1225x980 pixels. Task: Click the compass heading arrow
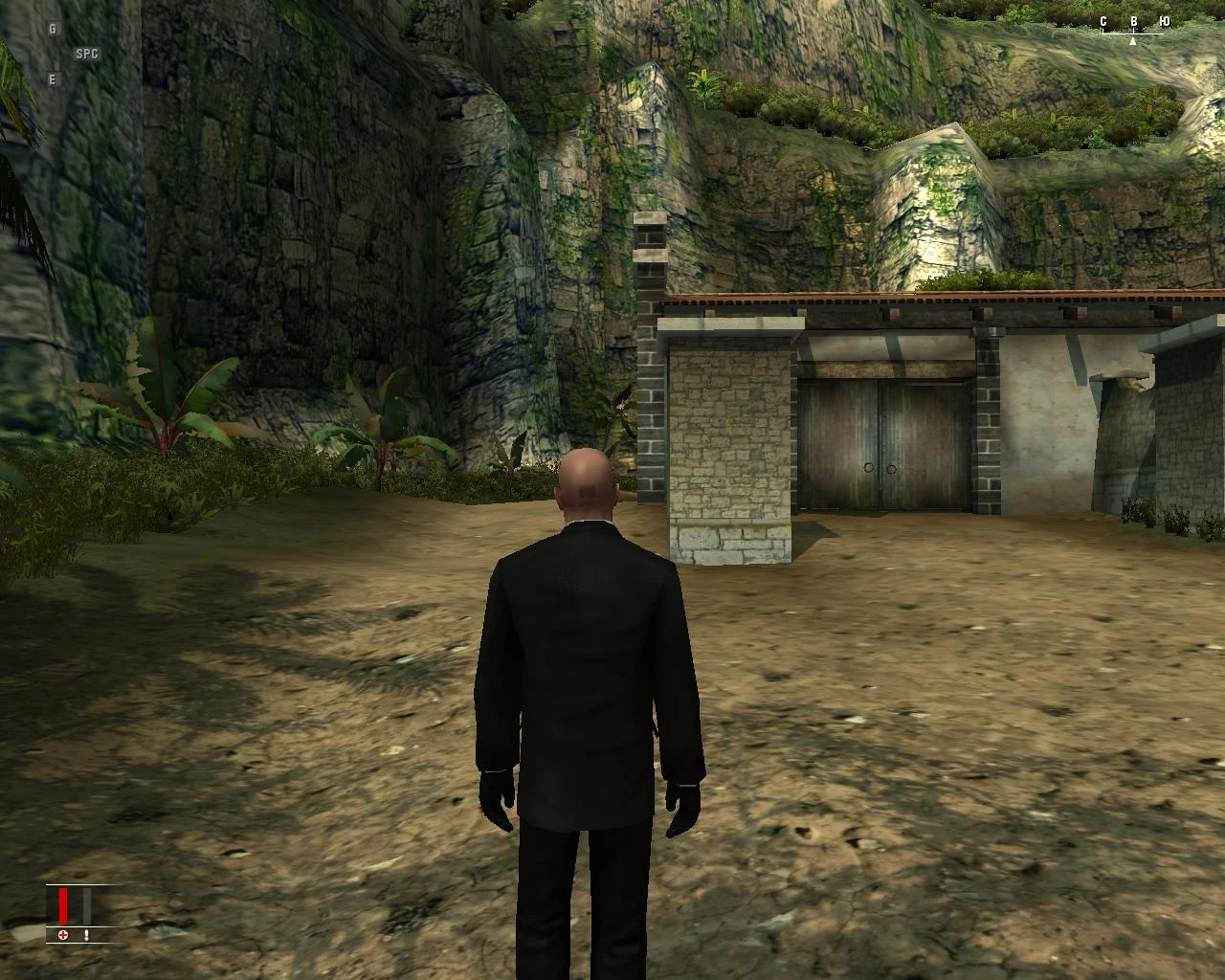tap(1133, 41)
